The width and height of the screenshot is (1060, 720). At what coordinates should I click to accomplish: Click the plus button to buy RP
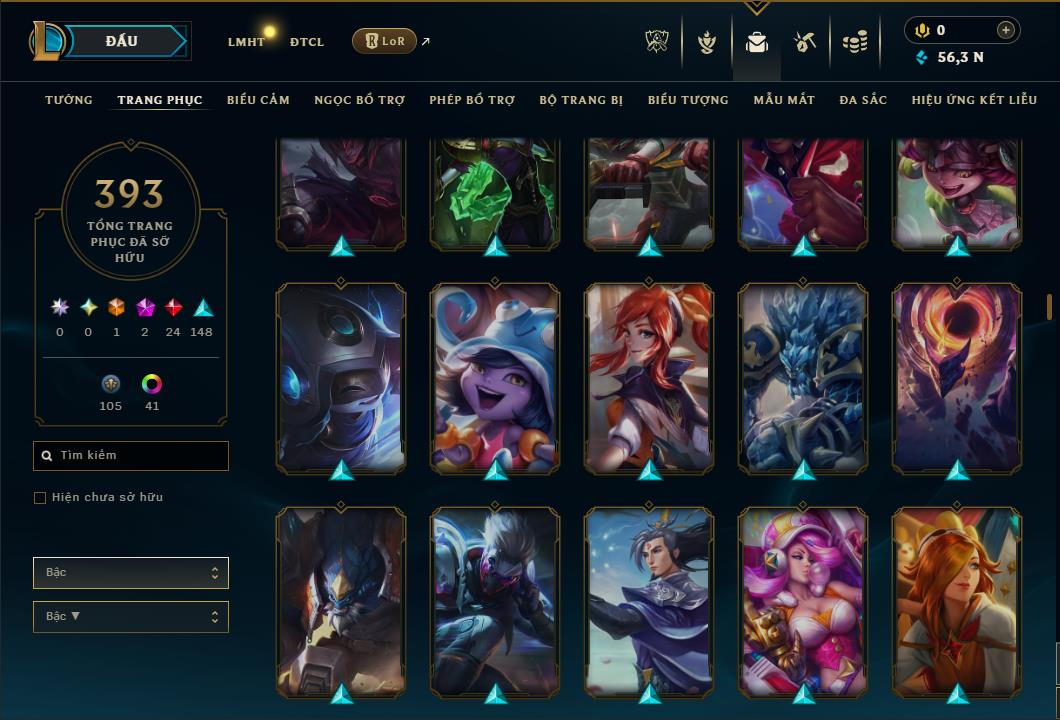1005,30
